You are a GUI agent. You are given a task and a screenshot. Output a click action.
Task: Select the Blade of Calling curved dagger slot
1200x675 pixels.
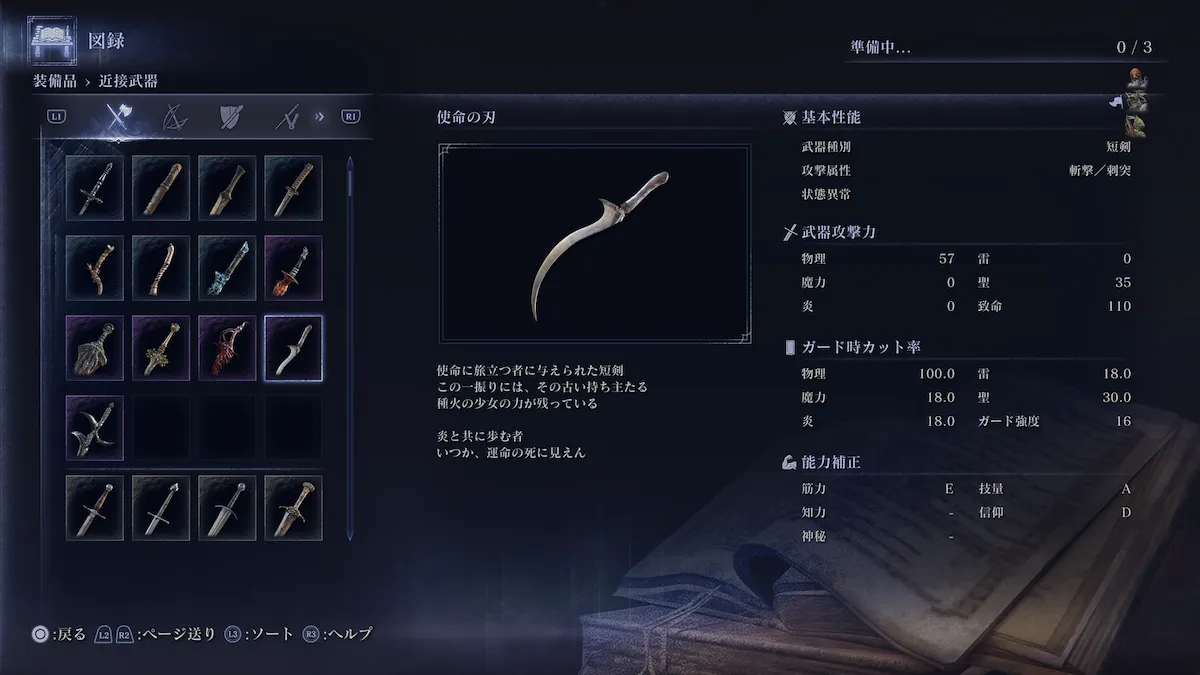coord(293,347)
